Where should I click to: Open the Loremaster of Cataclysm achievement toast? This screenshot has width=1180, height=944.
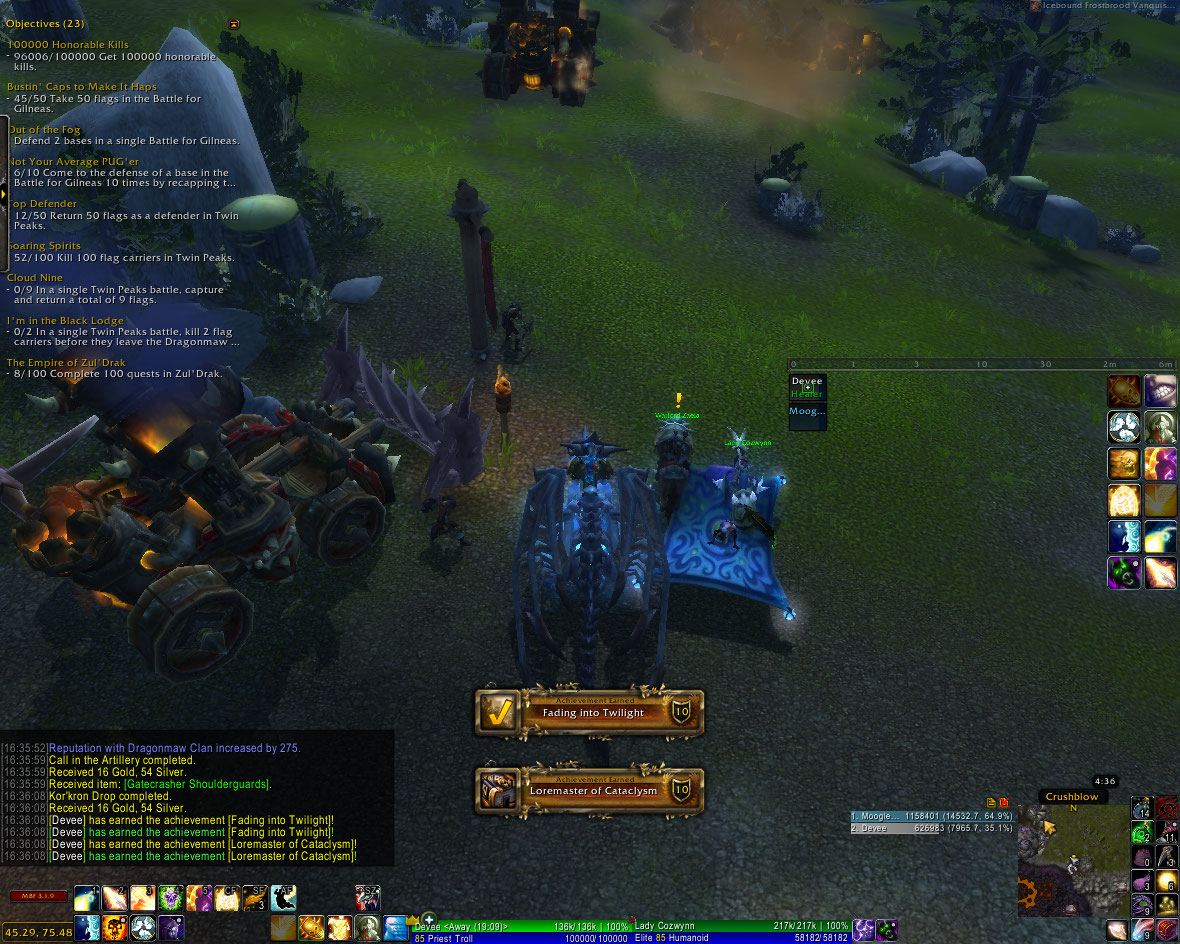tap(589, 790)
